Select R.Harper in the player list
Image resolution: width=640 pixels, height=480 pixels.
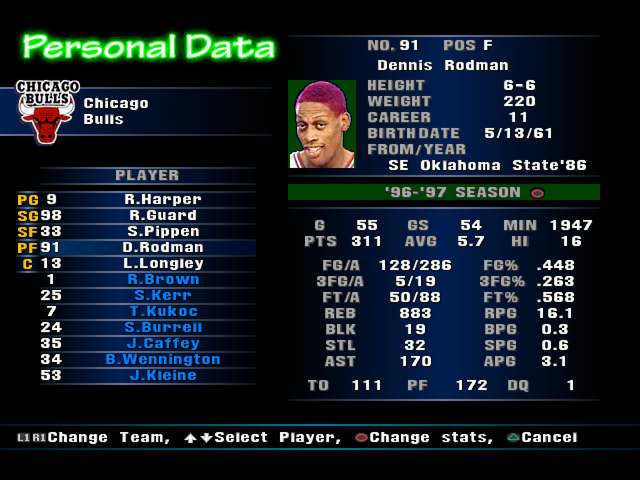(x=162, y=199)
